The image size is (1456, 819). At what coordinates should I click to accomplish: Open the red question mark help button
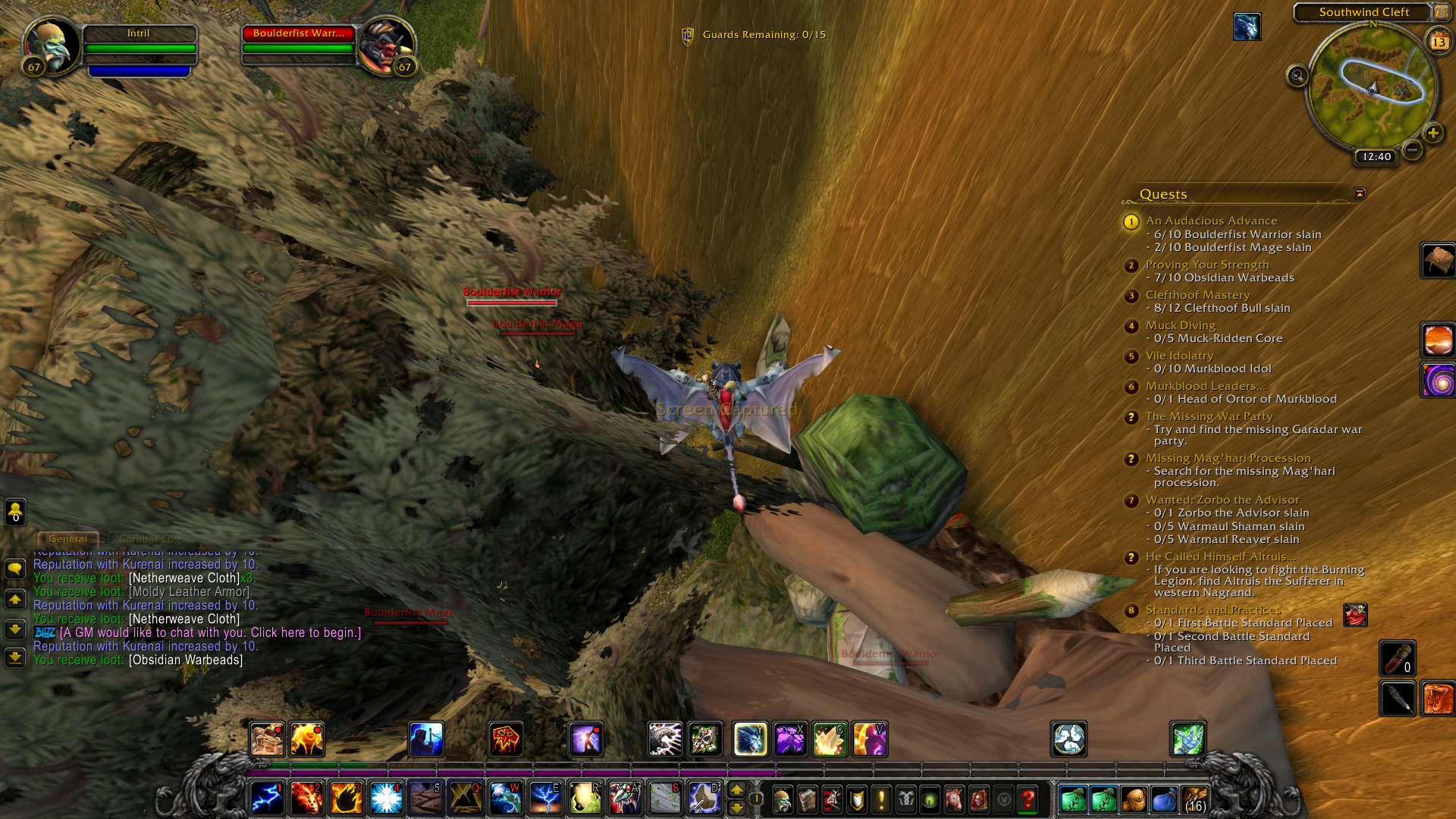point(1028,799)
